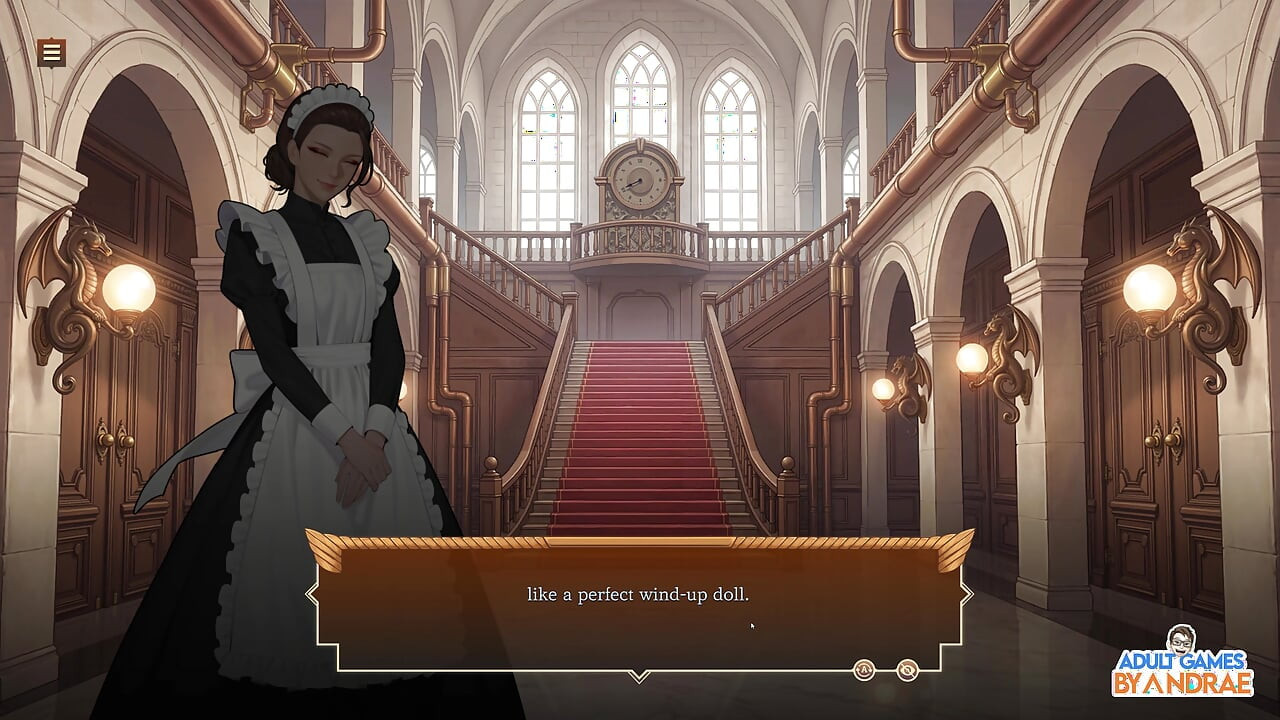Click the wooden door on the far right
1280x720 pixels.
1150,430
